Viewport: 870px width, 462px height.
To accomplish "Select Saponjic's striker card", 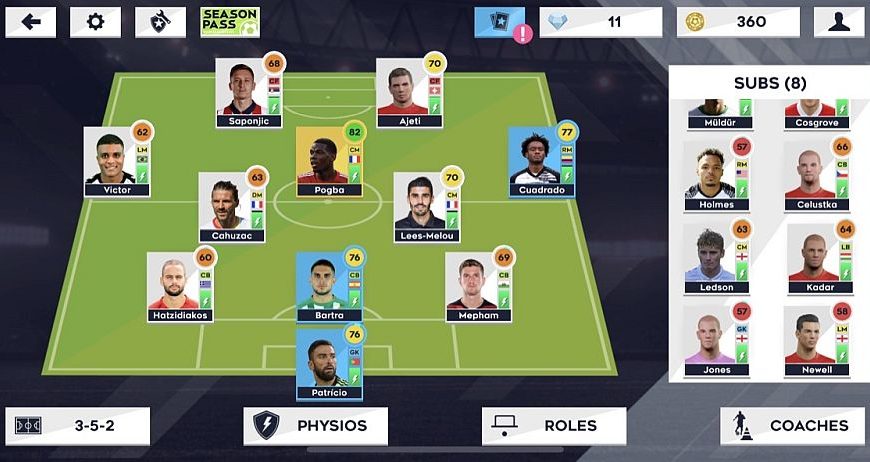I will 248,93.
